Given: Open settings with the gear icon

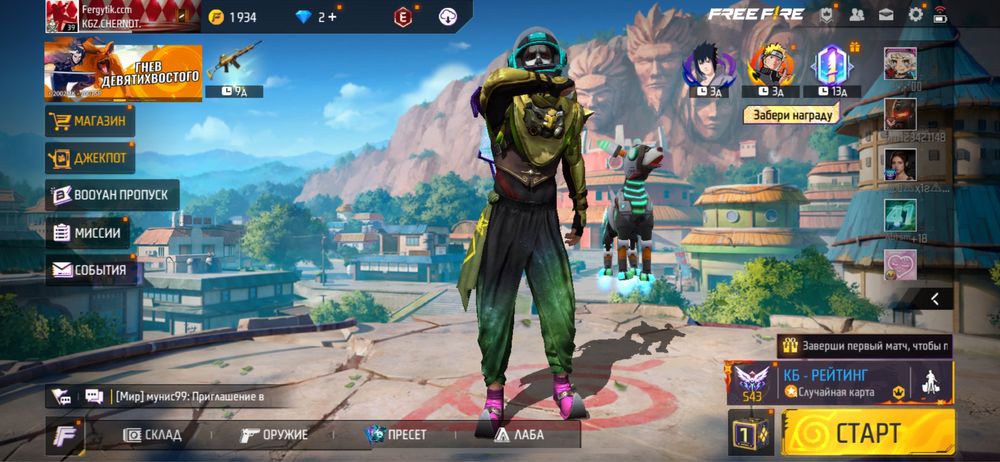Looking at the screenshot, I should (x=915, y=14).
